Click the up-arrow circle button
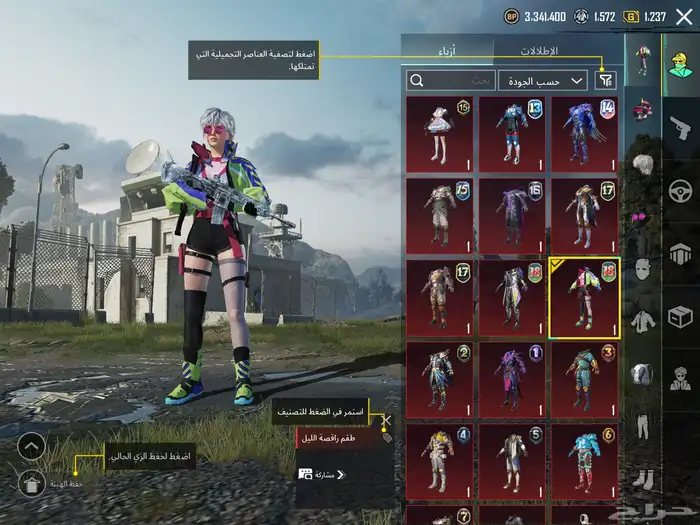Viewport: 700px width, 525px height. [x=31, y=447]
